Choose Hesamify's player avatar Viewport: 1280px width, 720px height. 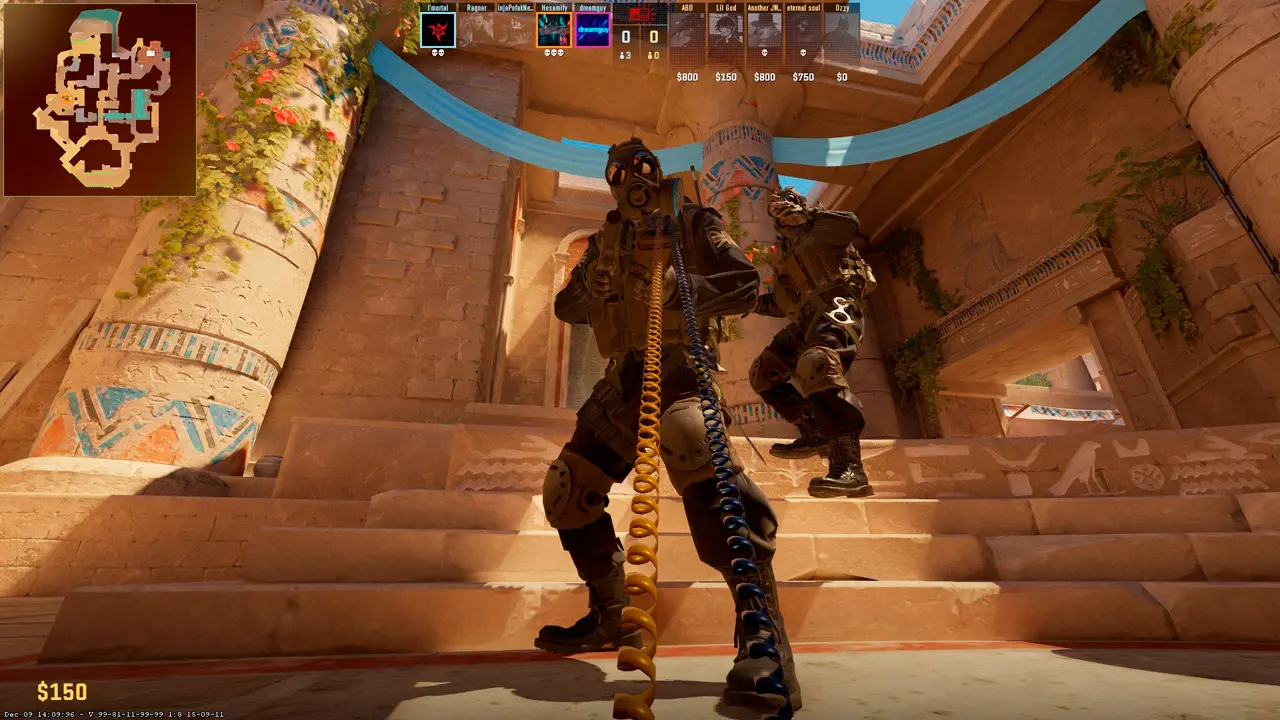554,30
